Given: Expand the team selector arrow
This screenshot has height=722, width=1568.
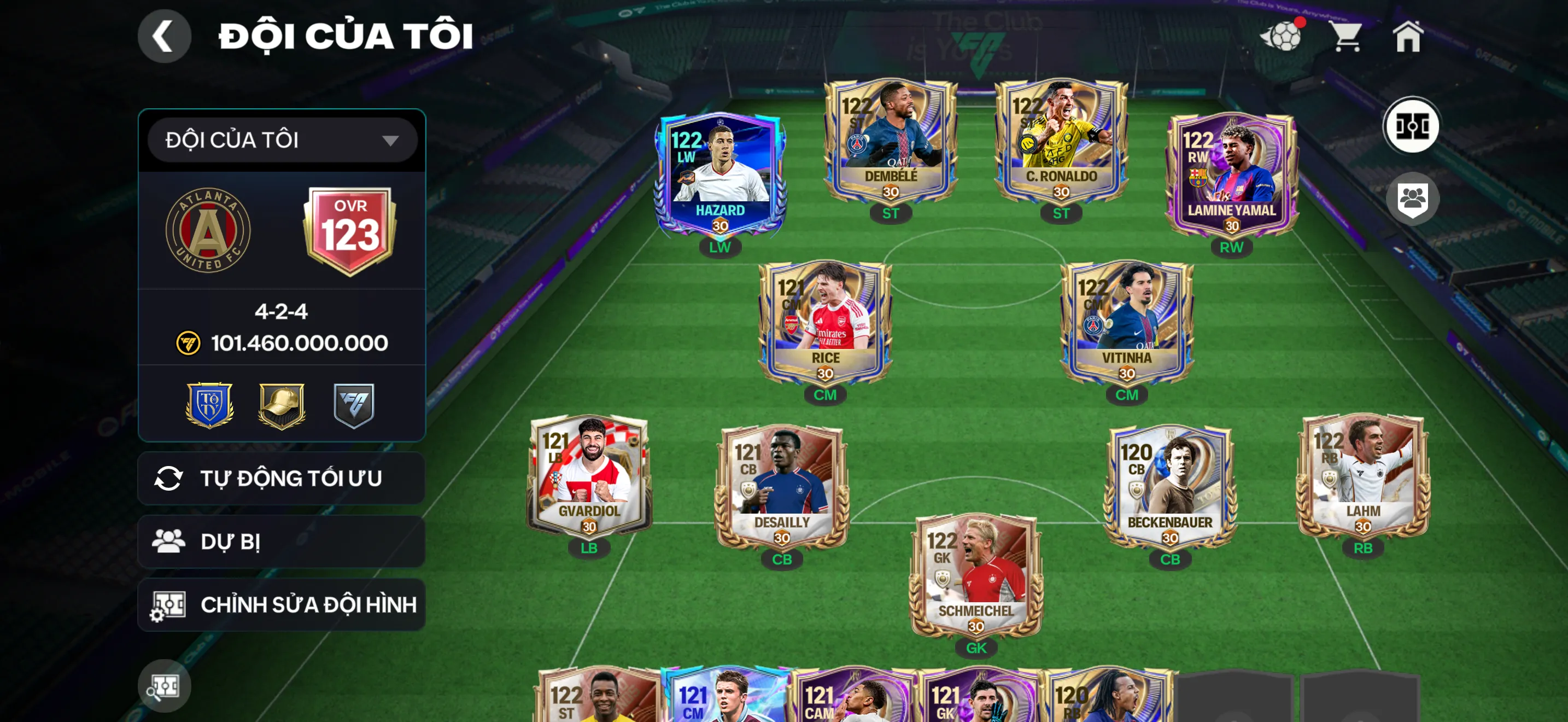Looking at the screenshot, I should tap(391, 139).
